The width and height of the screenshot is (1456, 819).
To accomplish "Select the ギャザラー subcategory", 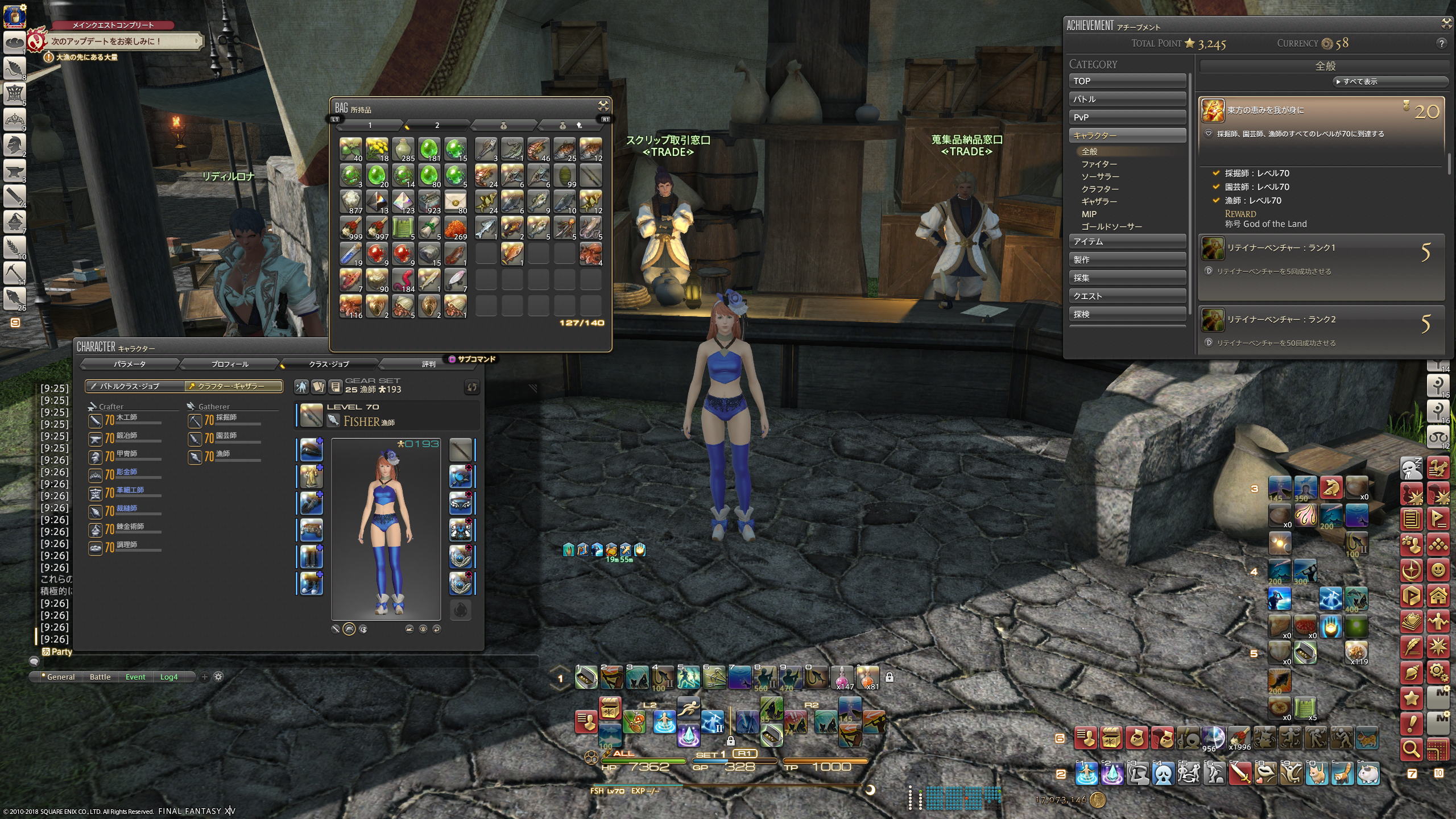I will tap(1099, 201).
